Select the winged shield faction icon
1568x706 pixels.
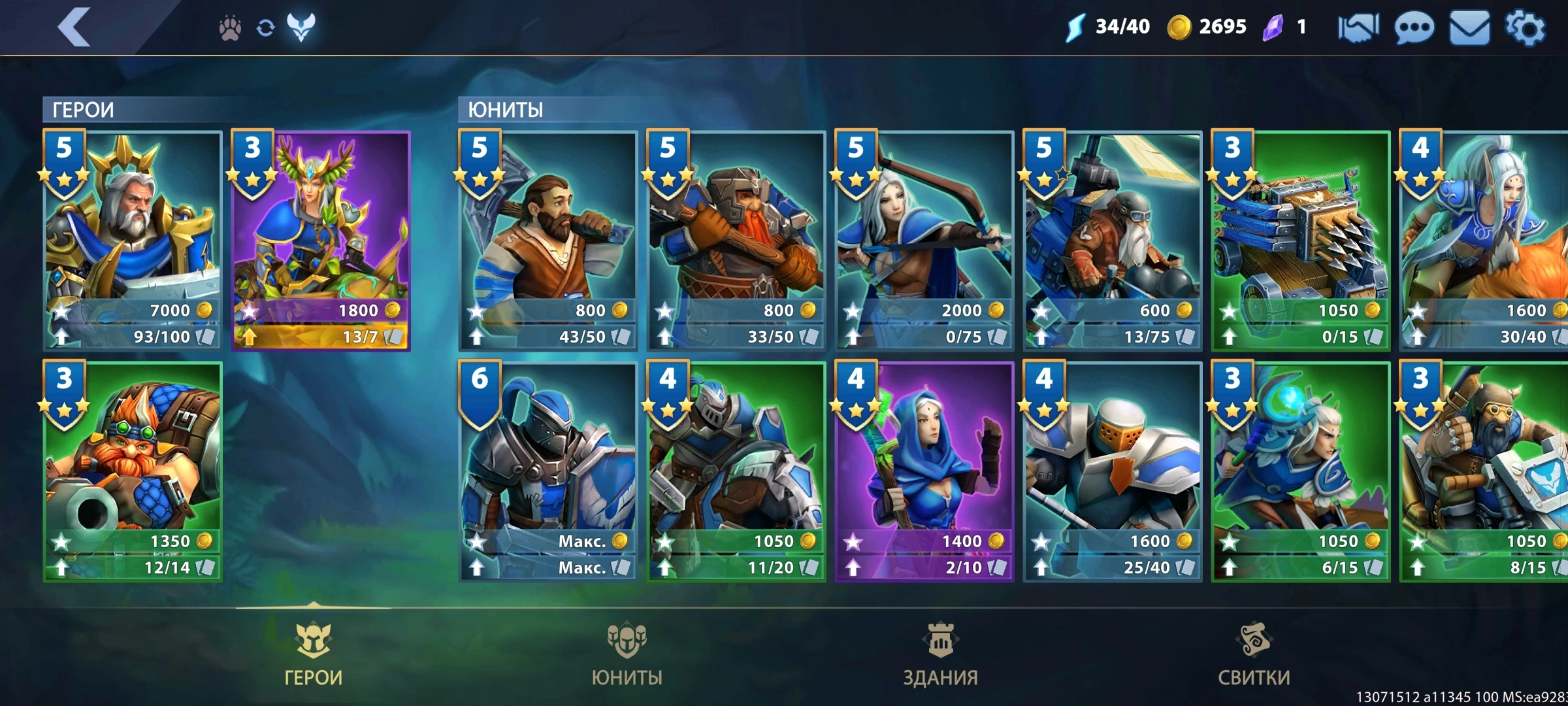pyautogui.click(x=301, y=27)
